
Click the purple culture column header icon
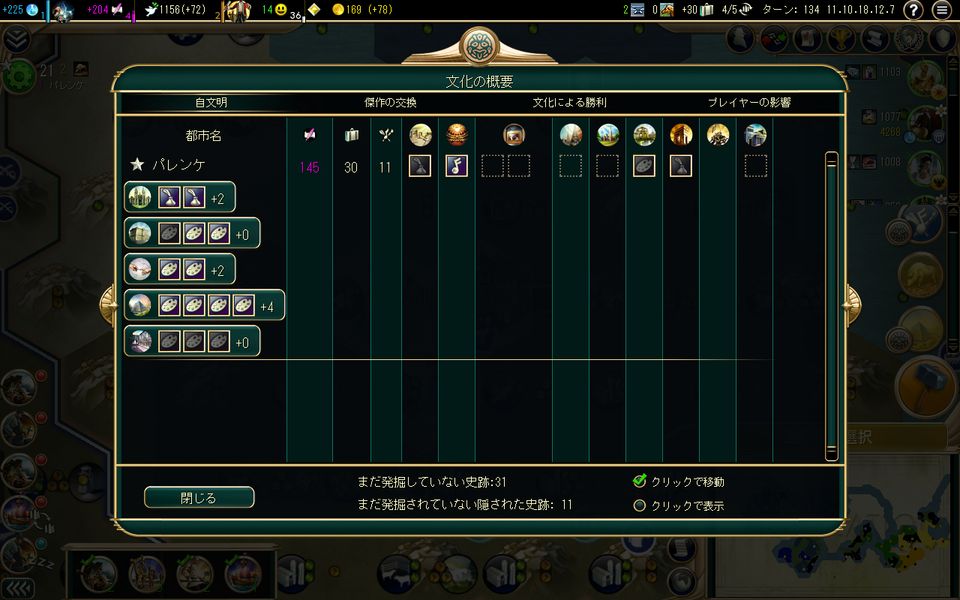tap(310, 135)
